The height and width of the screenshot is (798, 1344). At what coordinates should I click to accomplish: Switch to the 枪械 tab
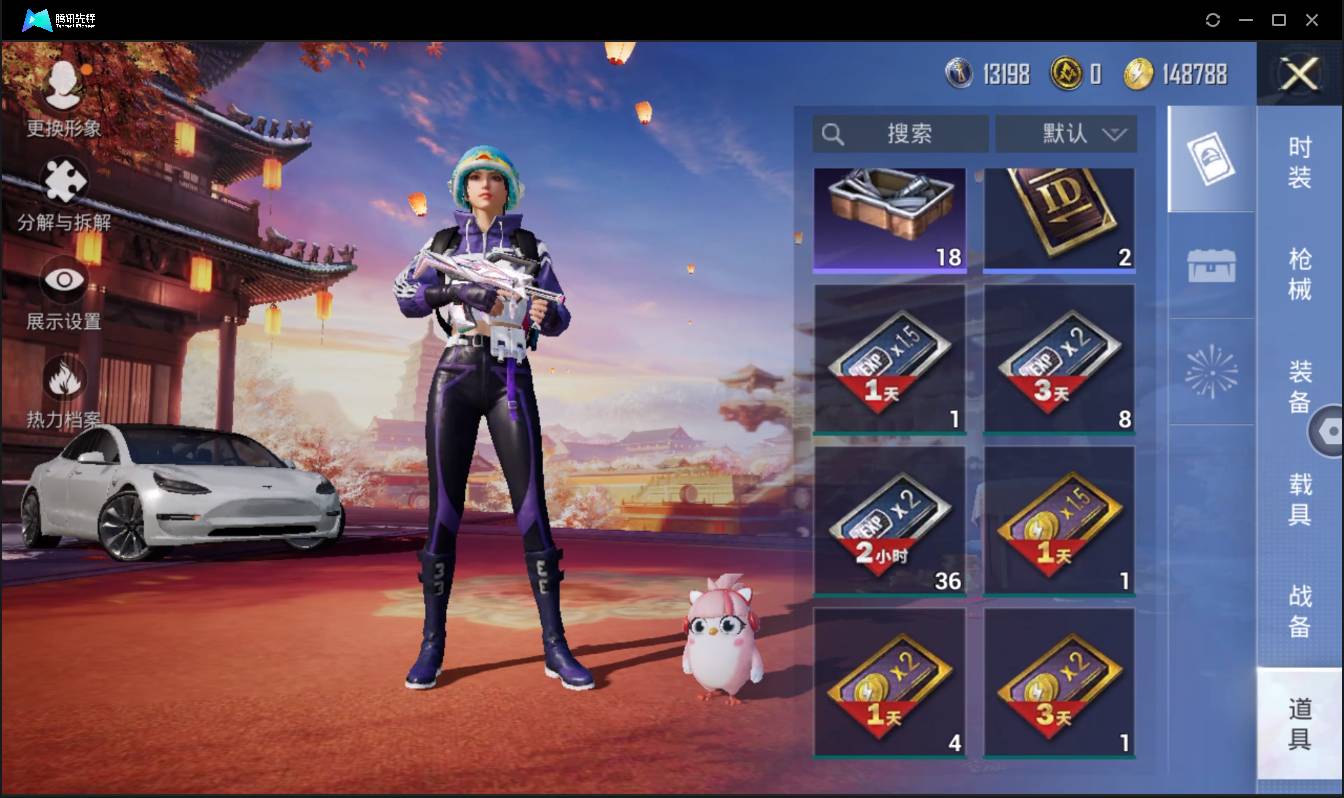point(1299,274)
